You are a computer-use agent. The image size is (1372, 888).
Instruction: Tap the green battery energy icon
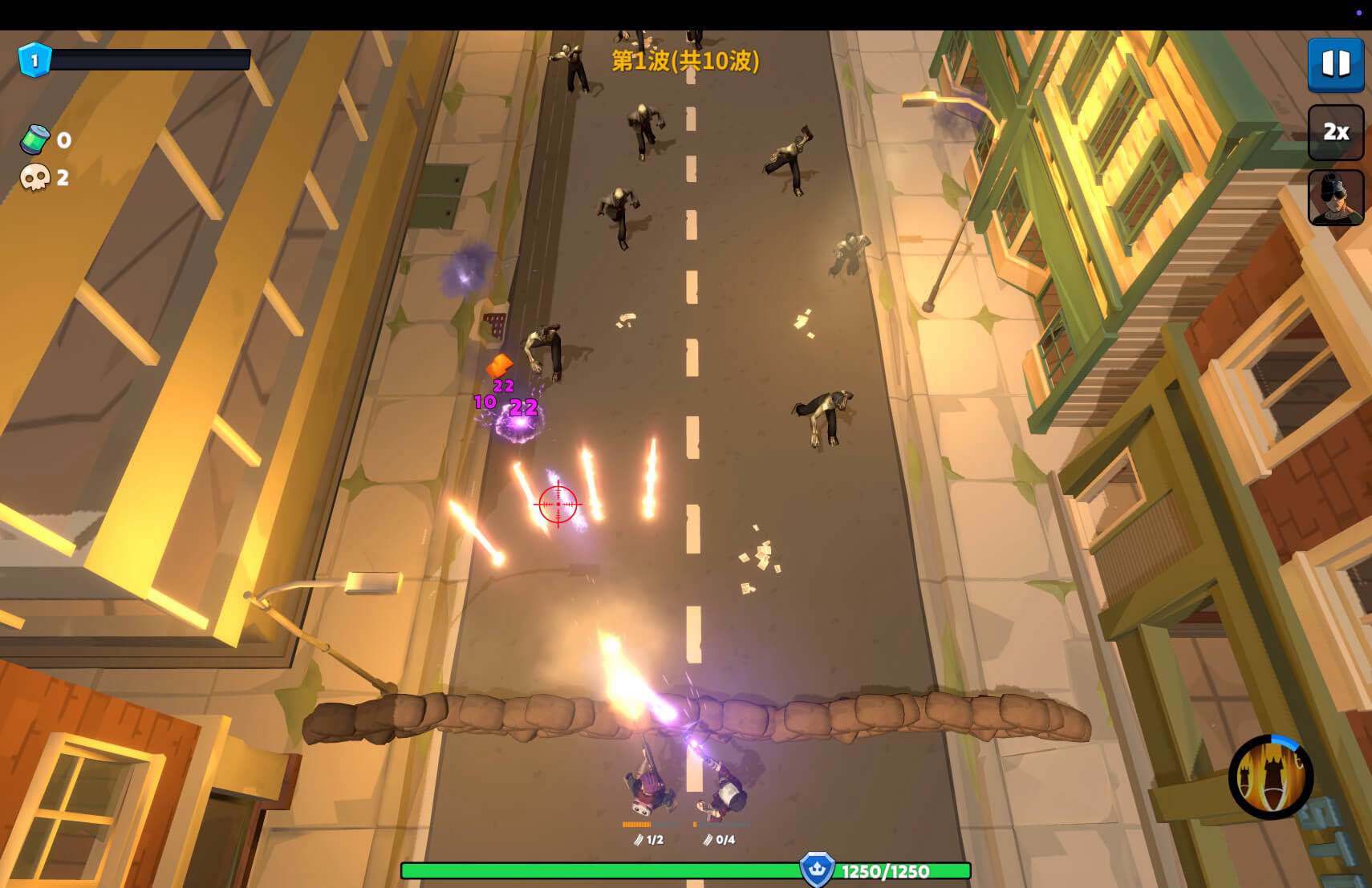[x=34, y=141]
